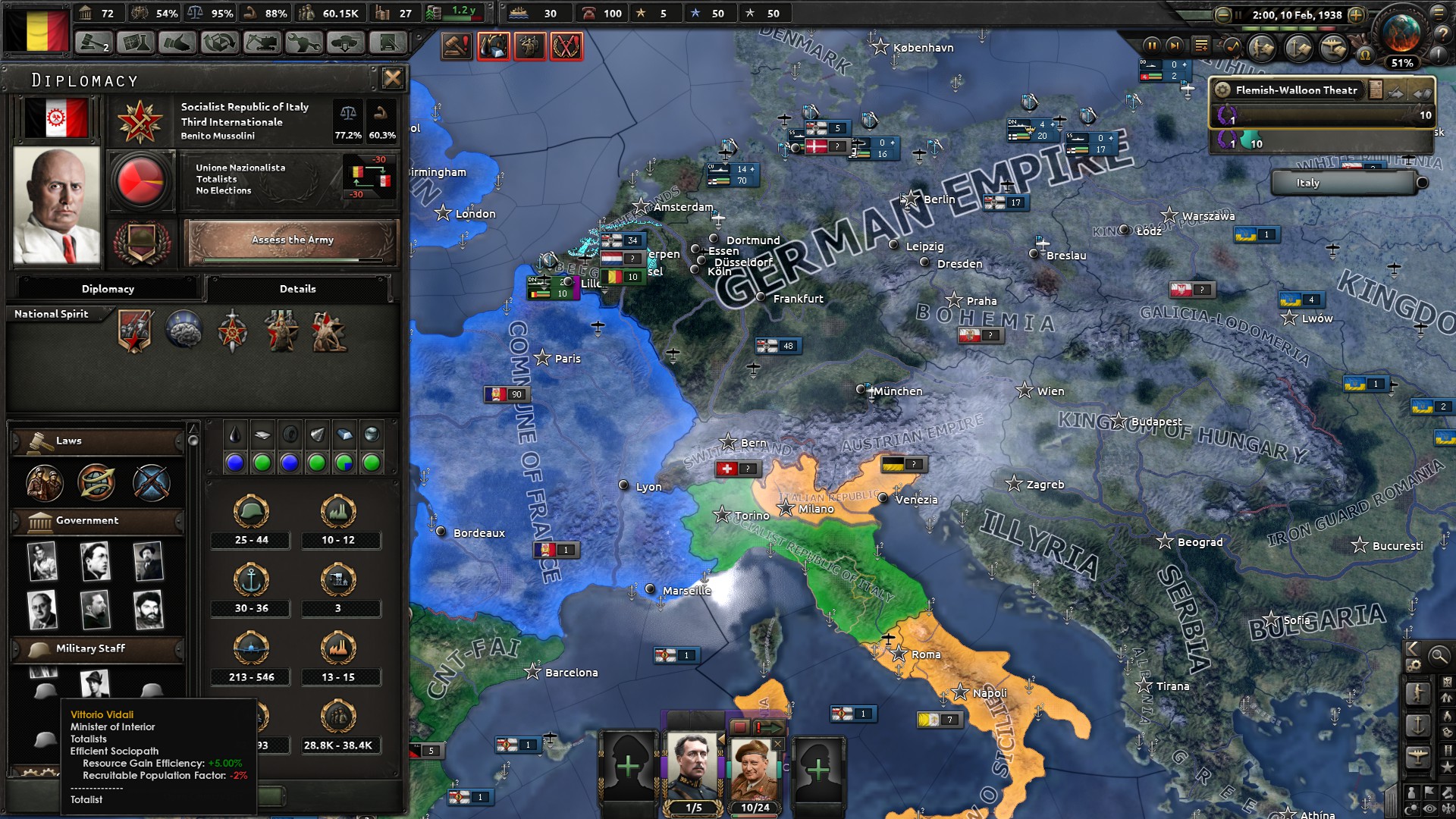
Task: Increase game speed with plus button
Action: (1356, 15)
